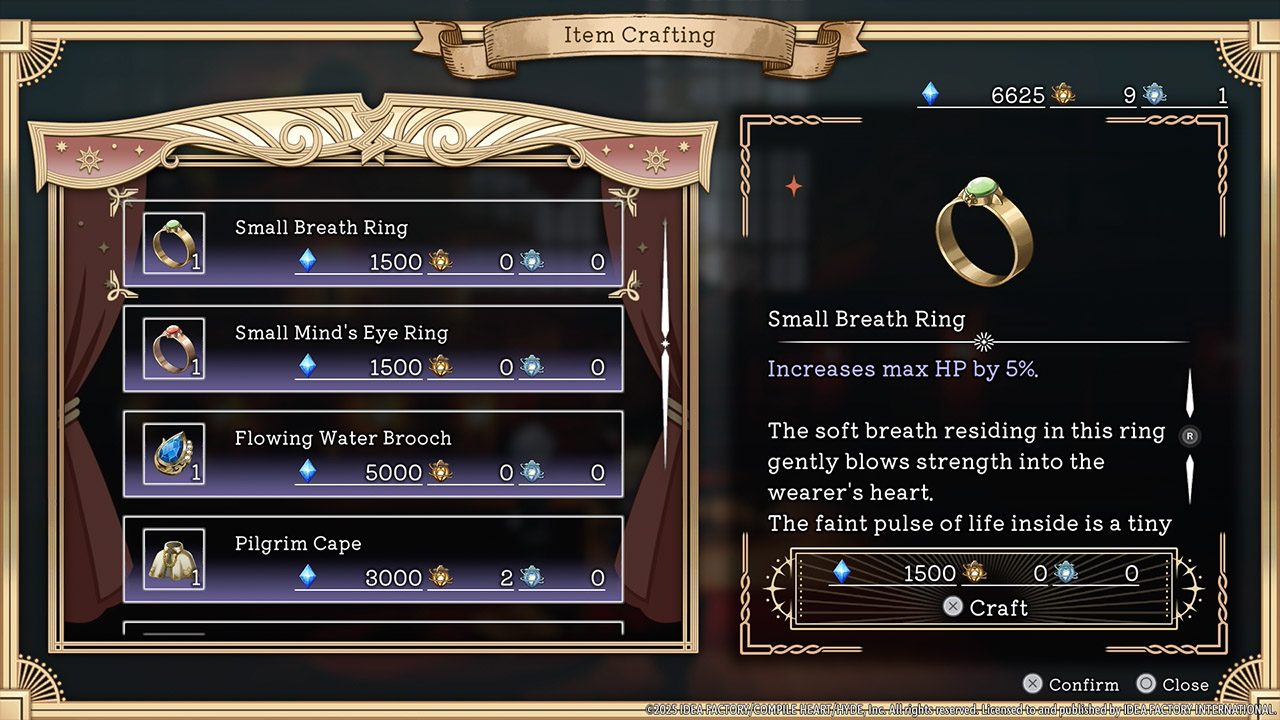
Task: Click the item description scroll indicator
Action: pos(1189,436)
